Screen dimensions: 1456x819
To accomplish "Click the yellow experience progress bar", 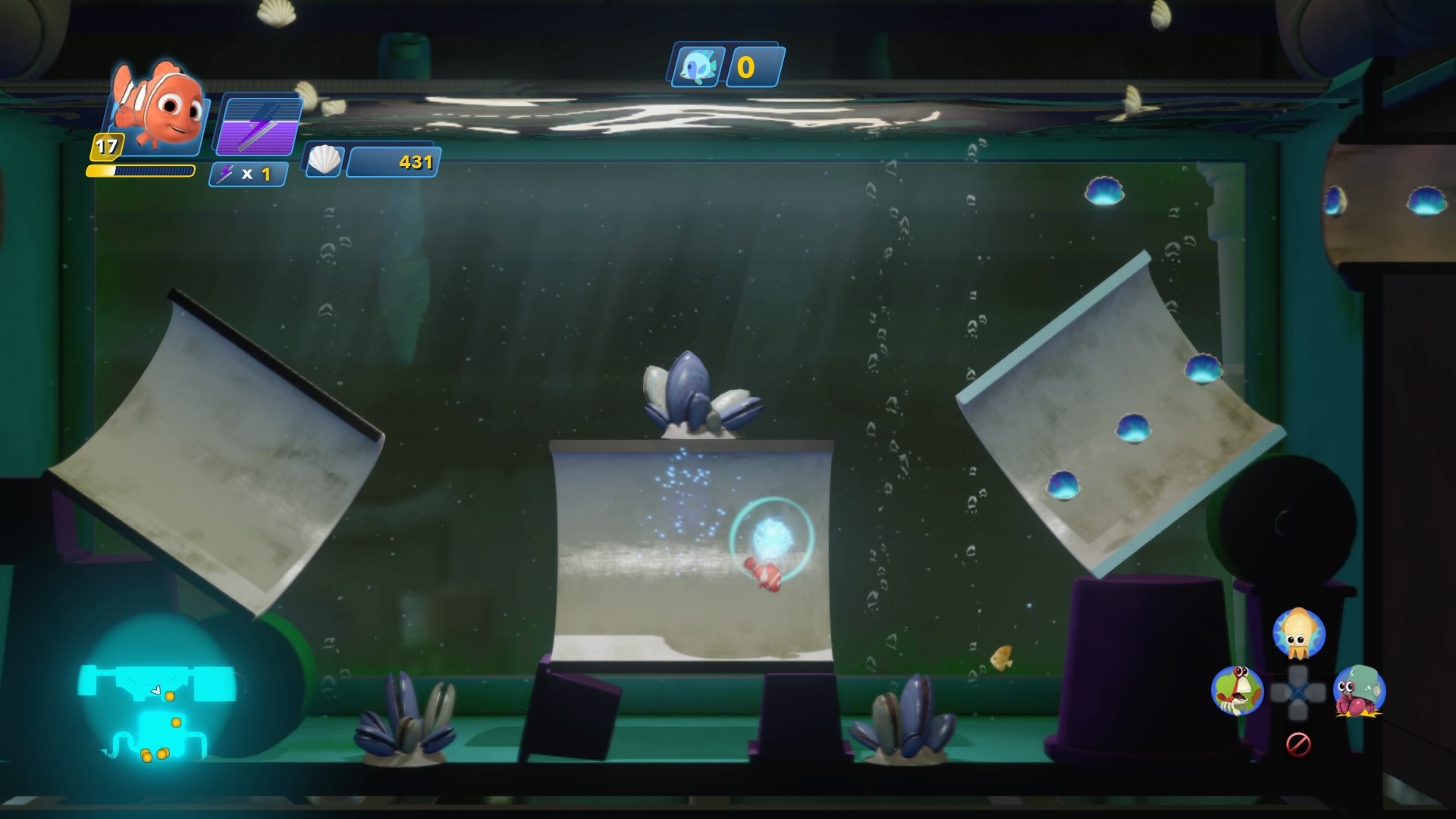I will 140,171.
